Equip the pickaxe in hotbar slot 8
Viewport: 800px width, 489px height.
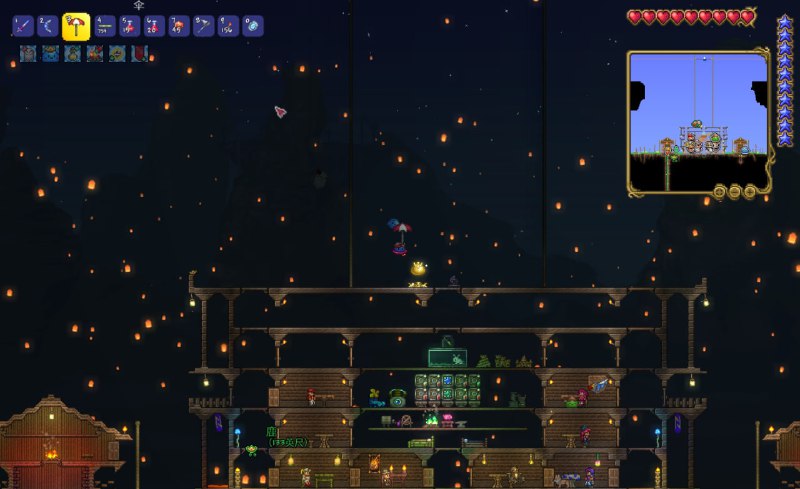pyautogui.click(x=203, y=25)
